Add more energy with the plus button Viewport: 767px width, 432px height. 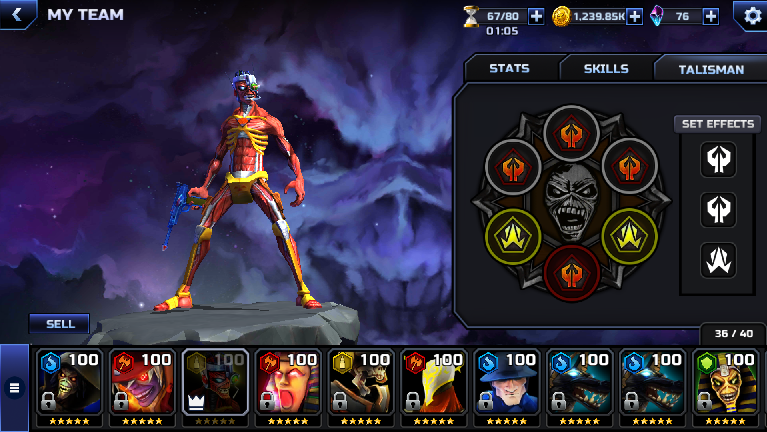click(x=536, y=16)
